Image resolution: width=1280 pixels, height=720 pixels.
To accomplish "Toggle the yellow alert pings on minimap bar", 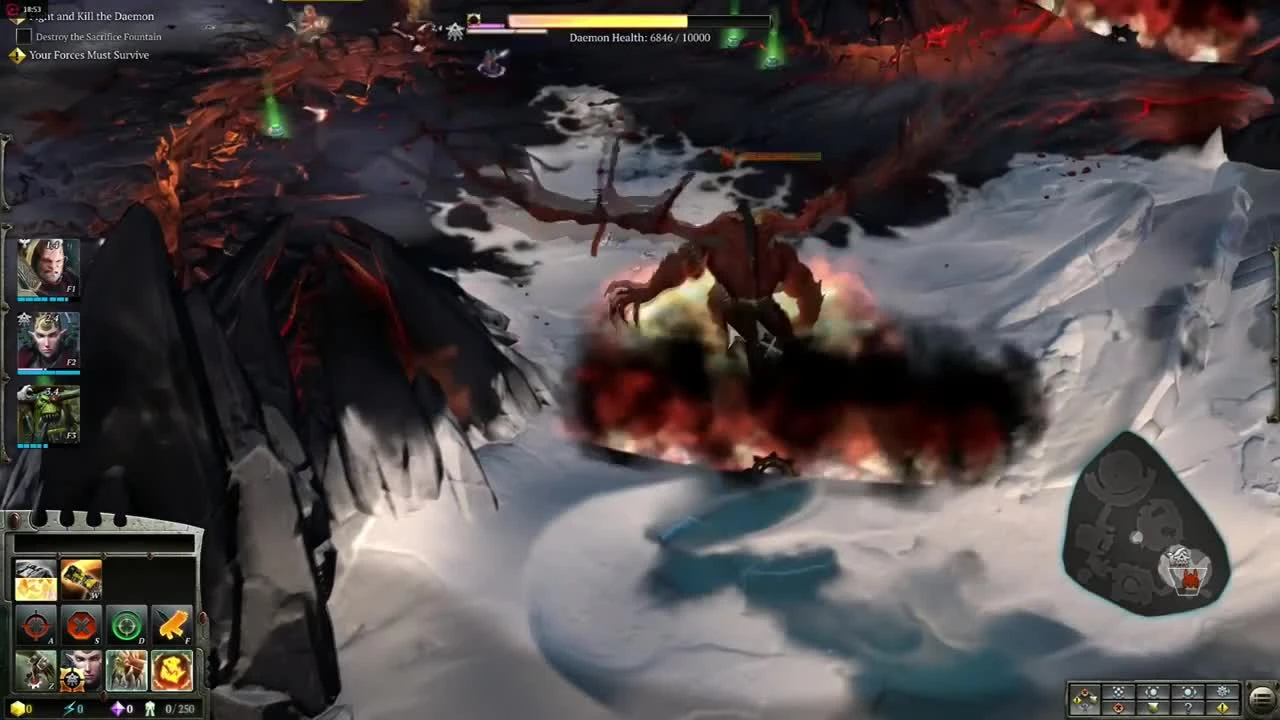I will coord(1222,706).
